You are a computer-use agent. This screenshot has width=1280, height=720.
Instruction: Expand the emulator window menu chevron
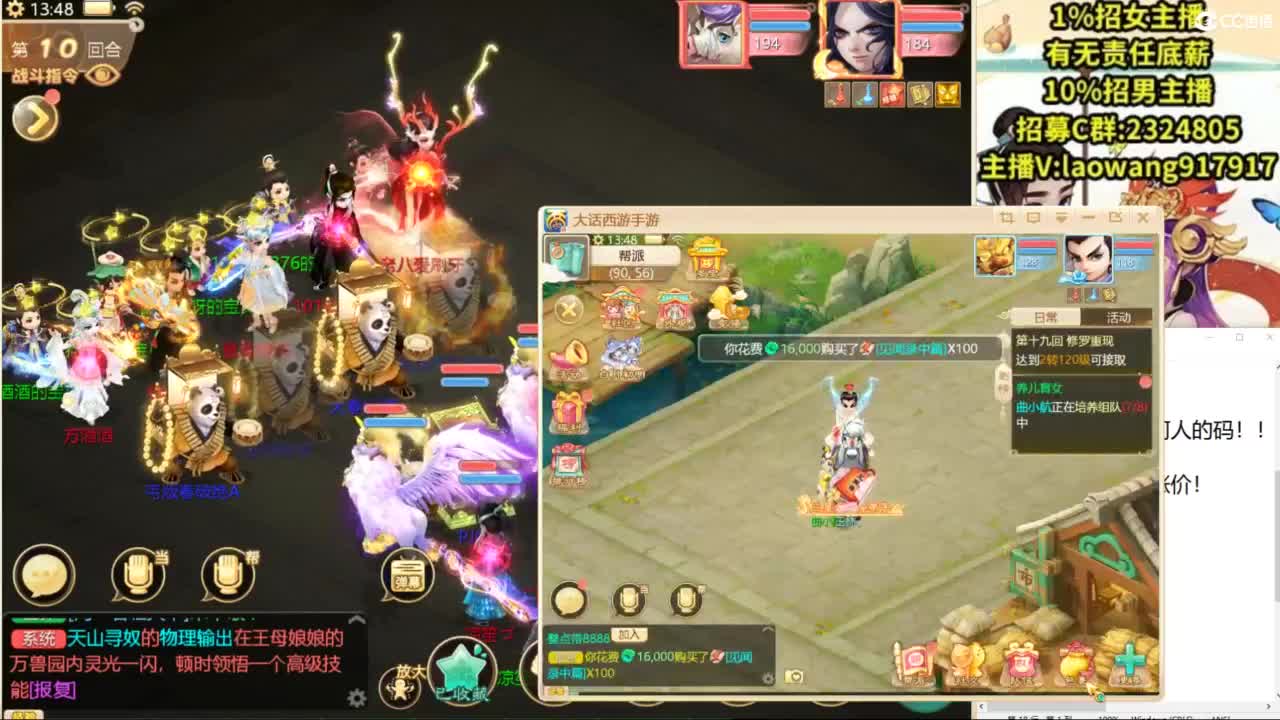(1060, 217)
